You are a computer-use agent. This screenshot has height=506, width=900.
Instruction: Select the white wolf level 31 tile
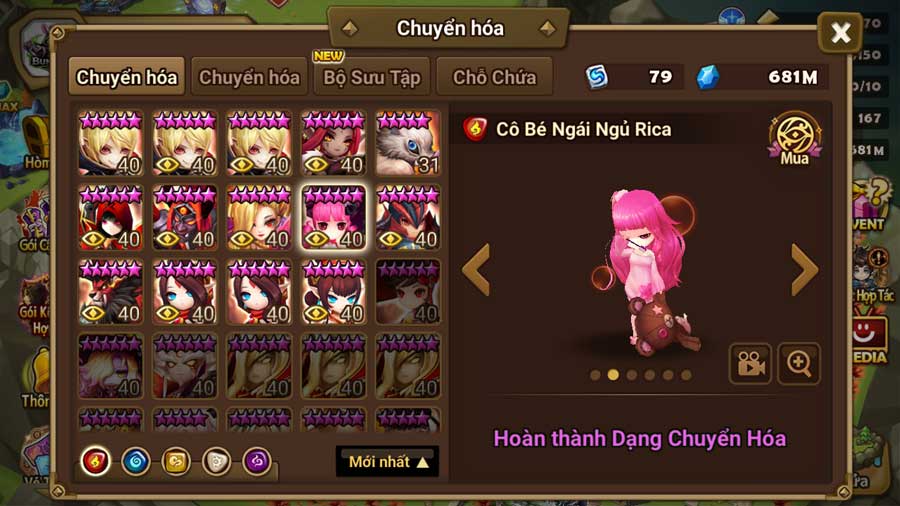click(x=408, y=143)
